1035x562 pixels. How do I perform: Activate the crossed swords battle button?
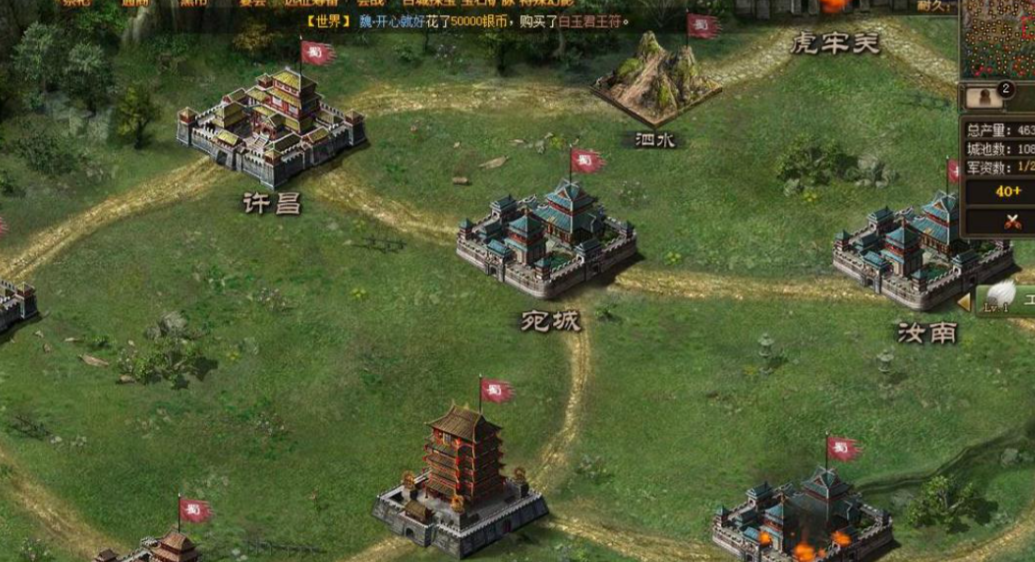[1007, 221]
